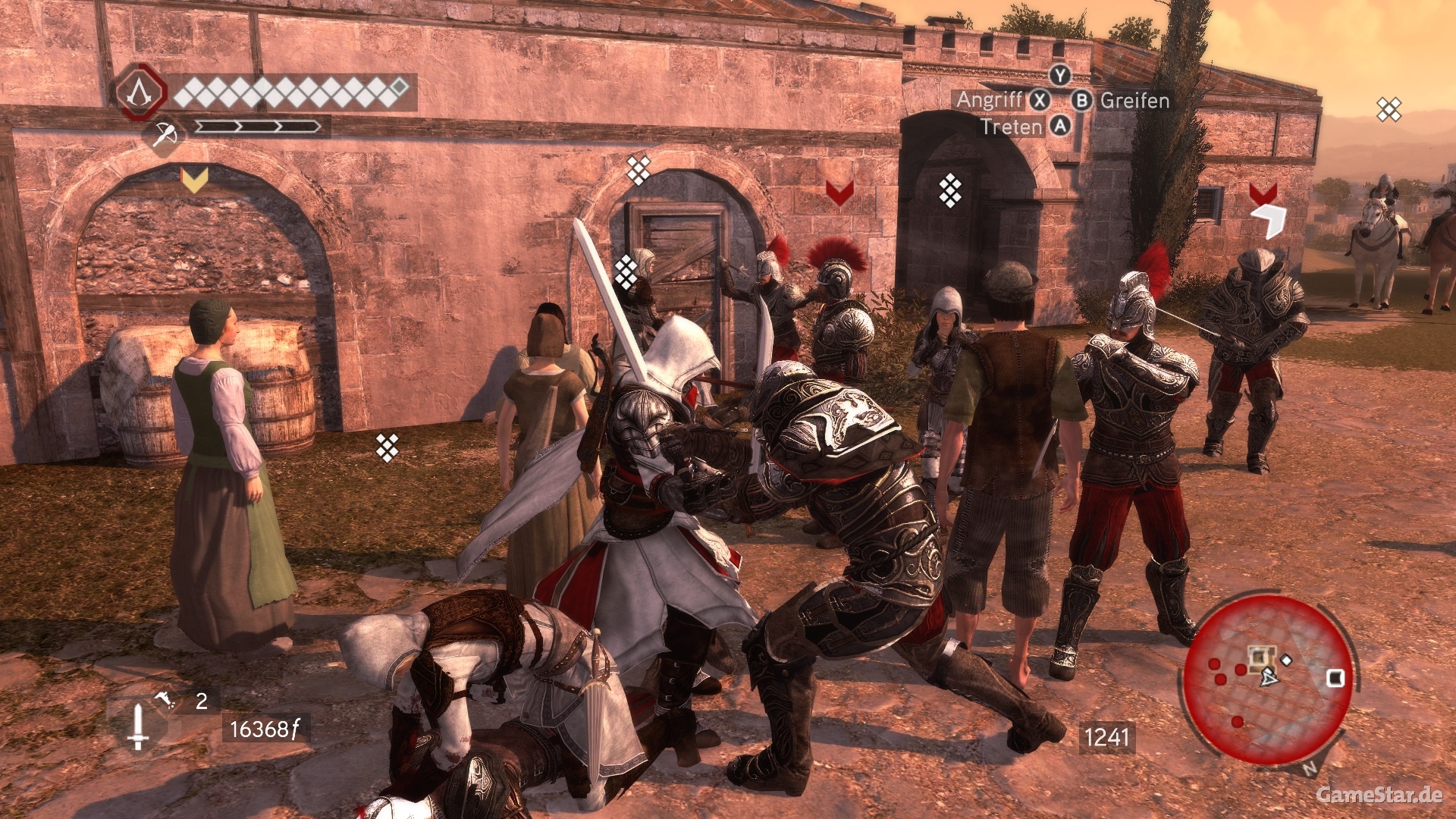This screenshot has width=1456, height=819.
Task: Click the north compass indicator on minimap
Action: (1310, 767)
